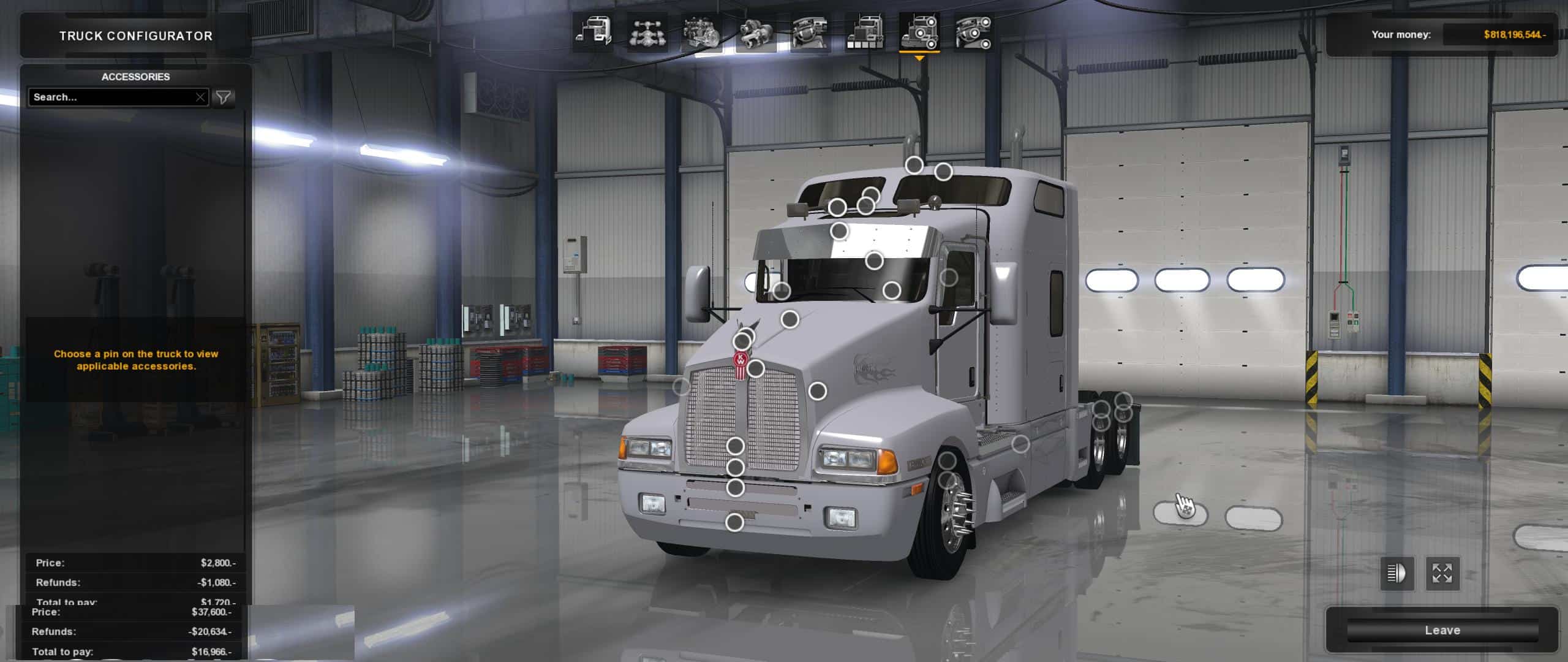Viewport: 1568px width, 662px height.
Task: Clear the search box with the X
Action: (x=200, y=97)
